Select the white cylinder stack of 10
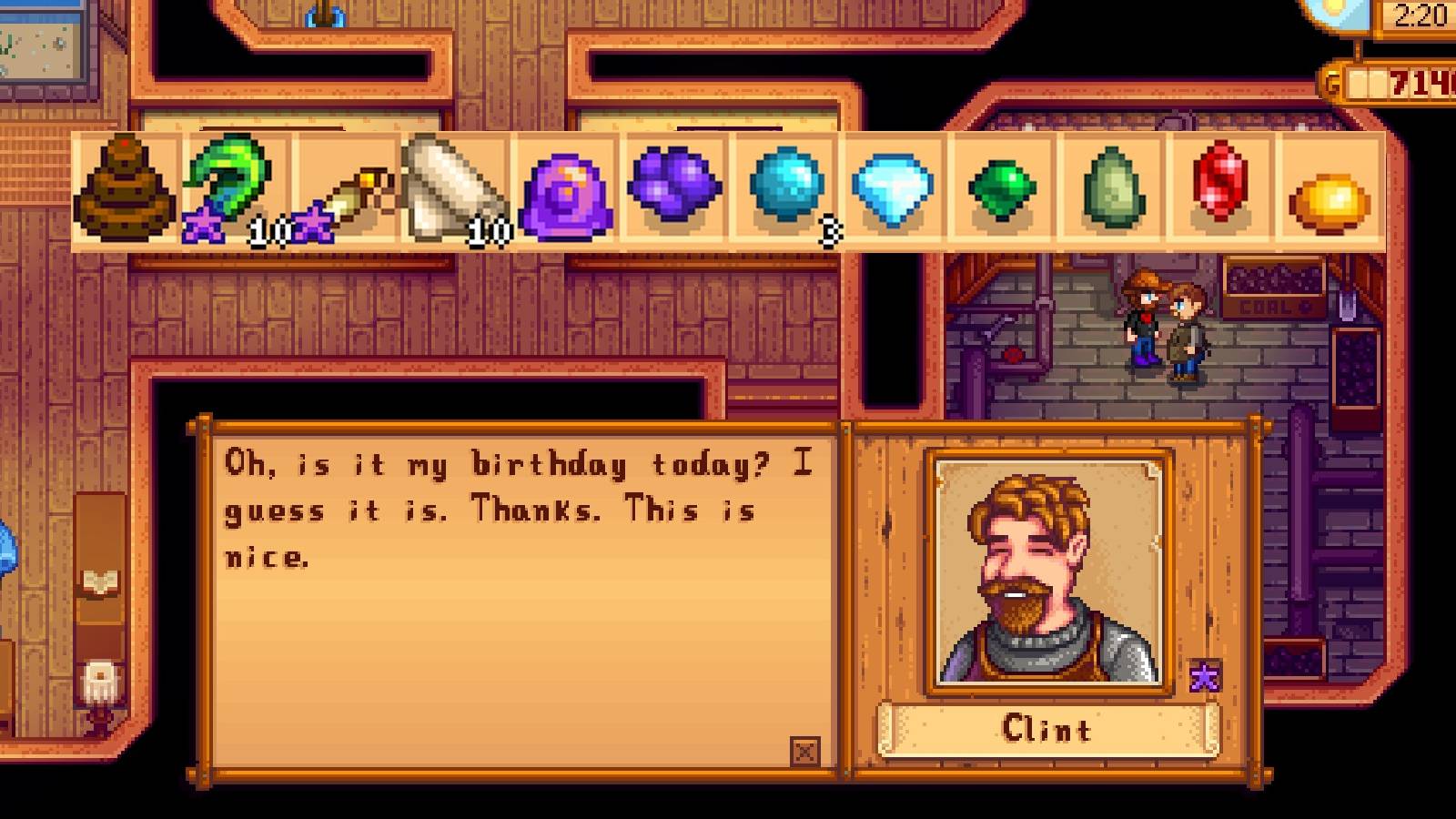Viewport: 1456px width, 819px height. [455, 191]
